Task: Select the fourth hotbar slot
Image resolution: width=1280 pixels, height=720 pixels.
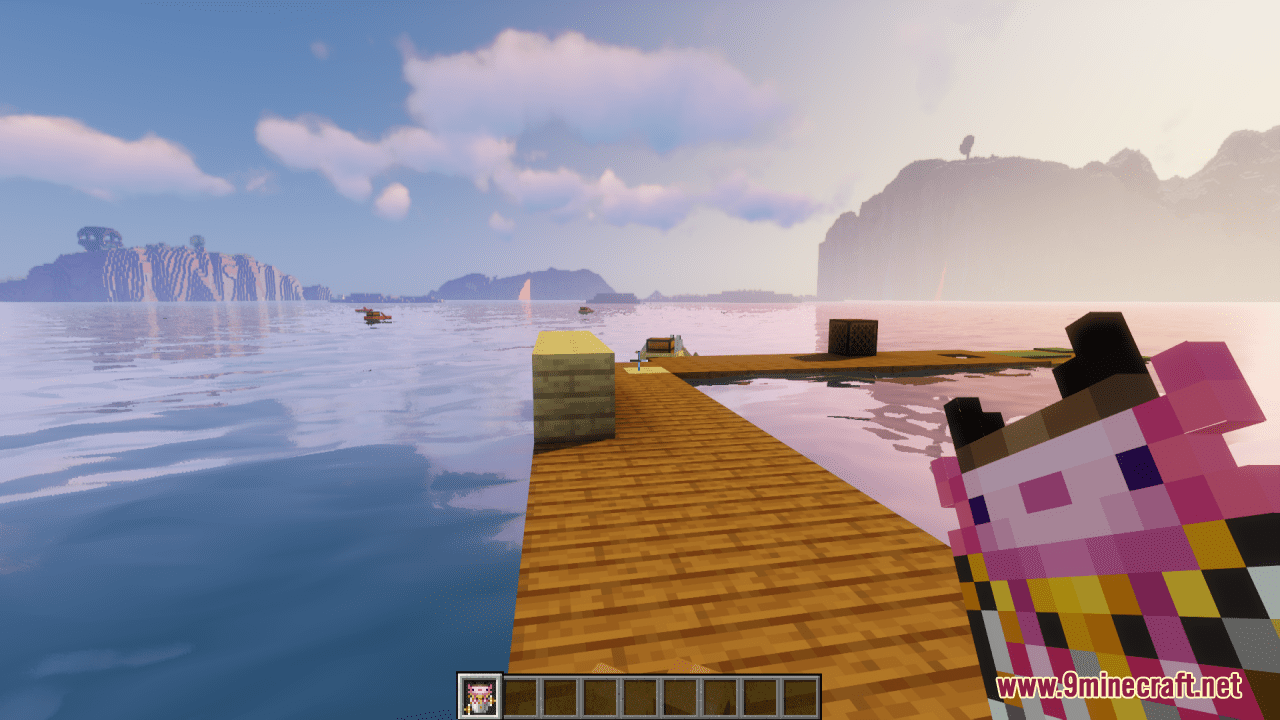Action: coord(601,692)
